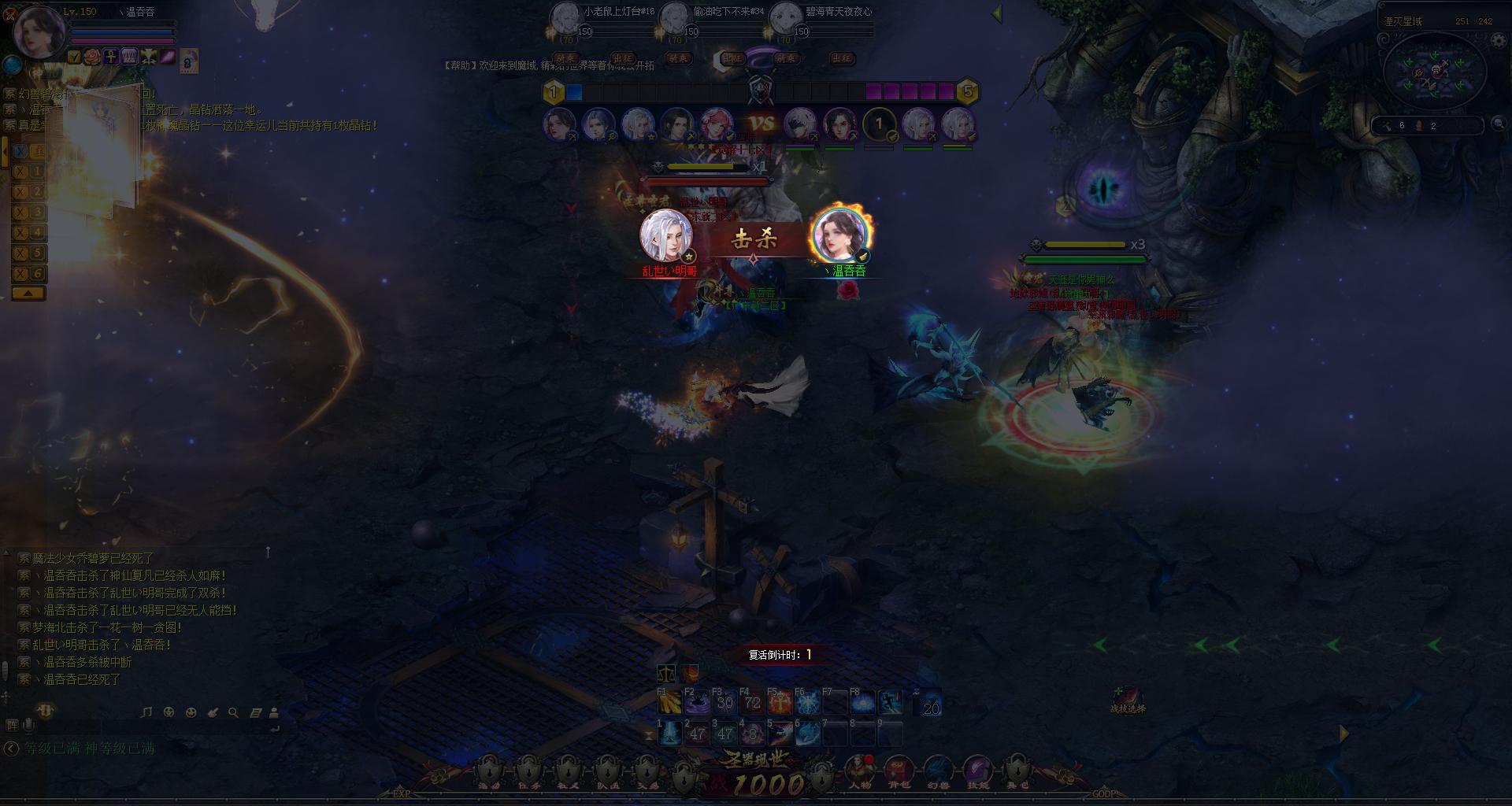The width and height of the screenshot is (1512, 806).
Task: Click the chat input box
Action: 150,727
